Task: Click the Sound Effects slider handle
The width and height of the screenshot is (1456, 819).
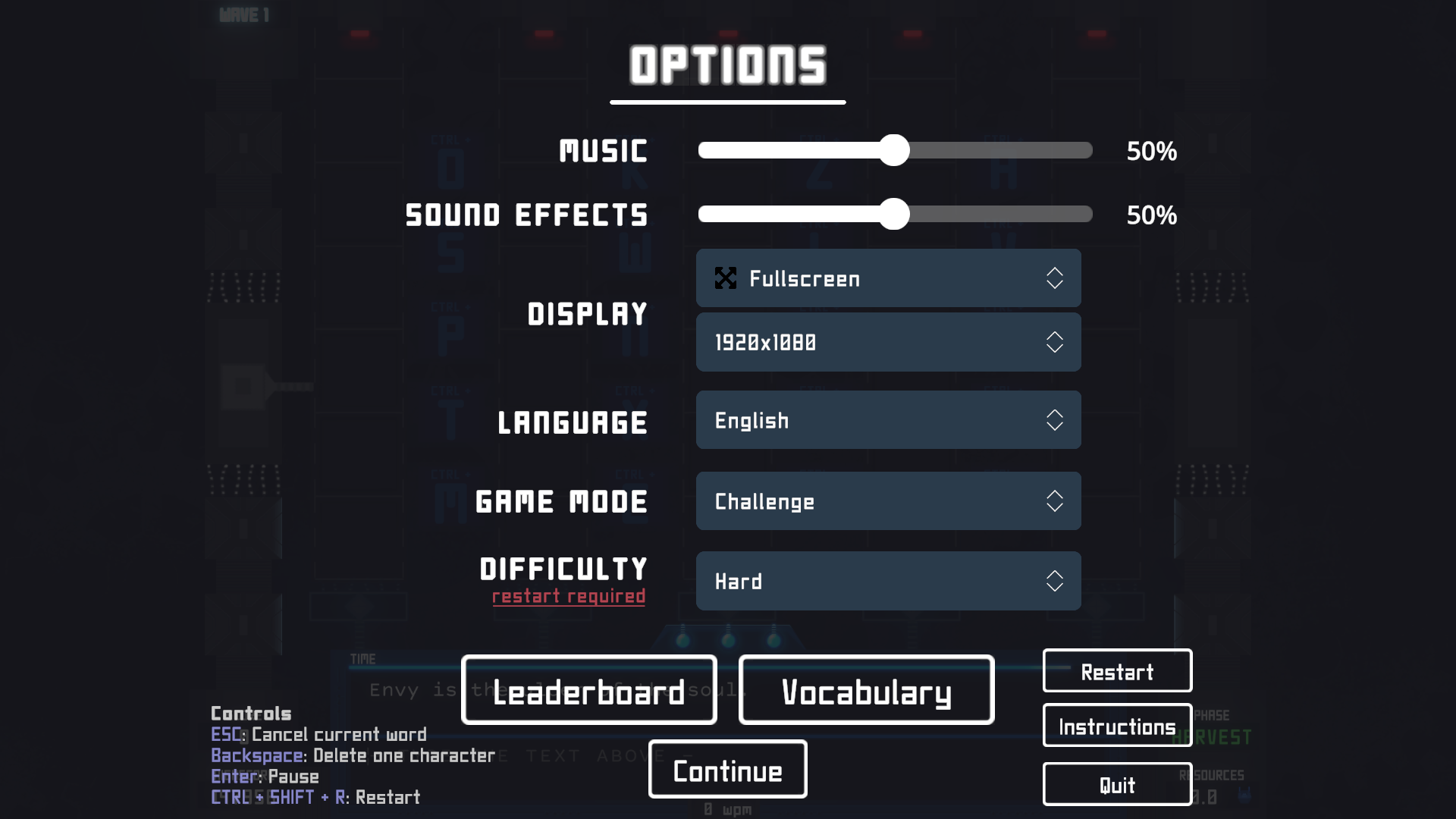Action: point(896,215)
